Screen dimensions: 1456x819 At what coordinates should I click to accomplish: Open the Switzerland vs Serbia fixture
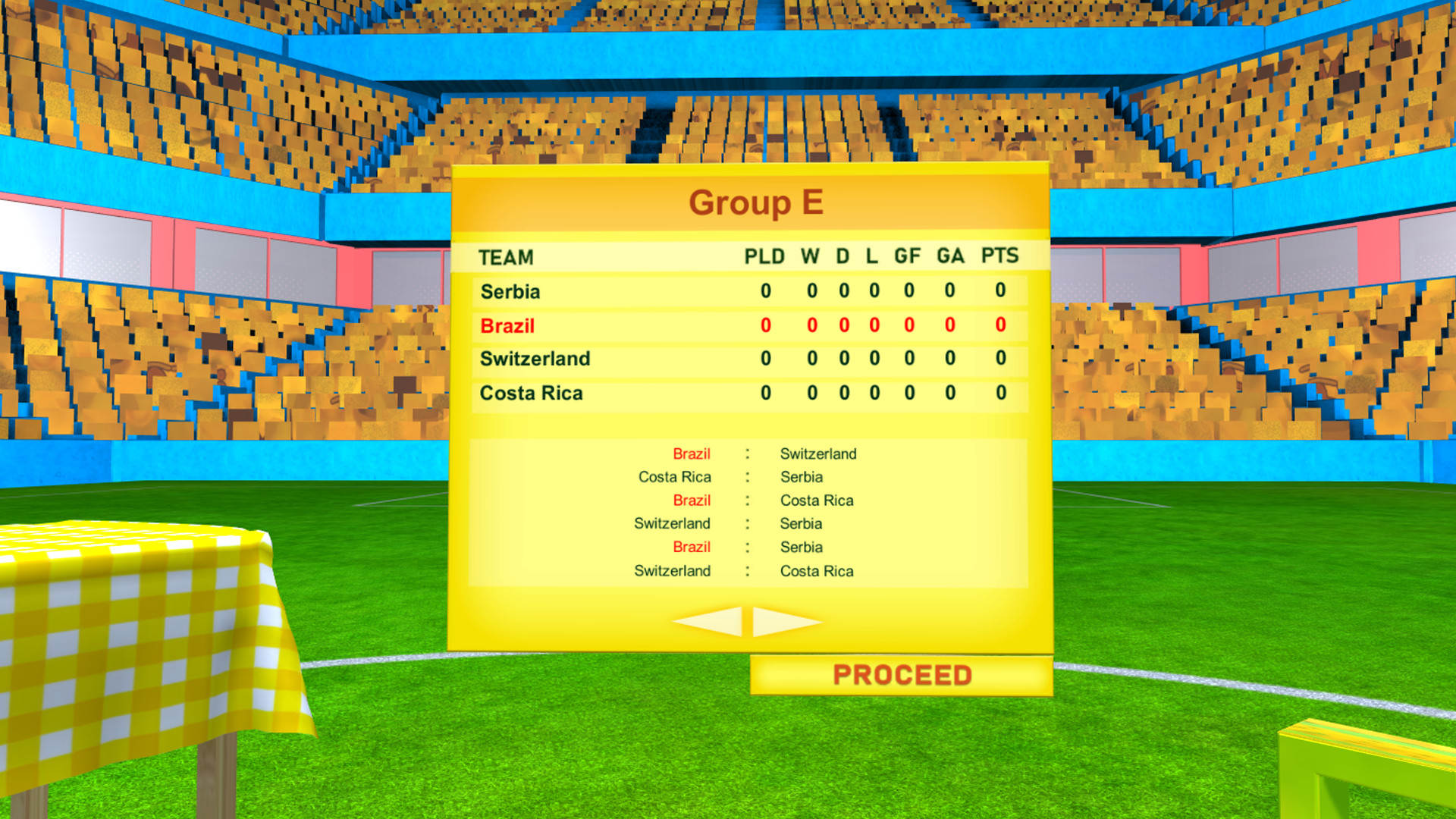pos(747,523)
